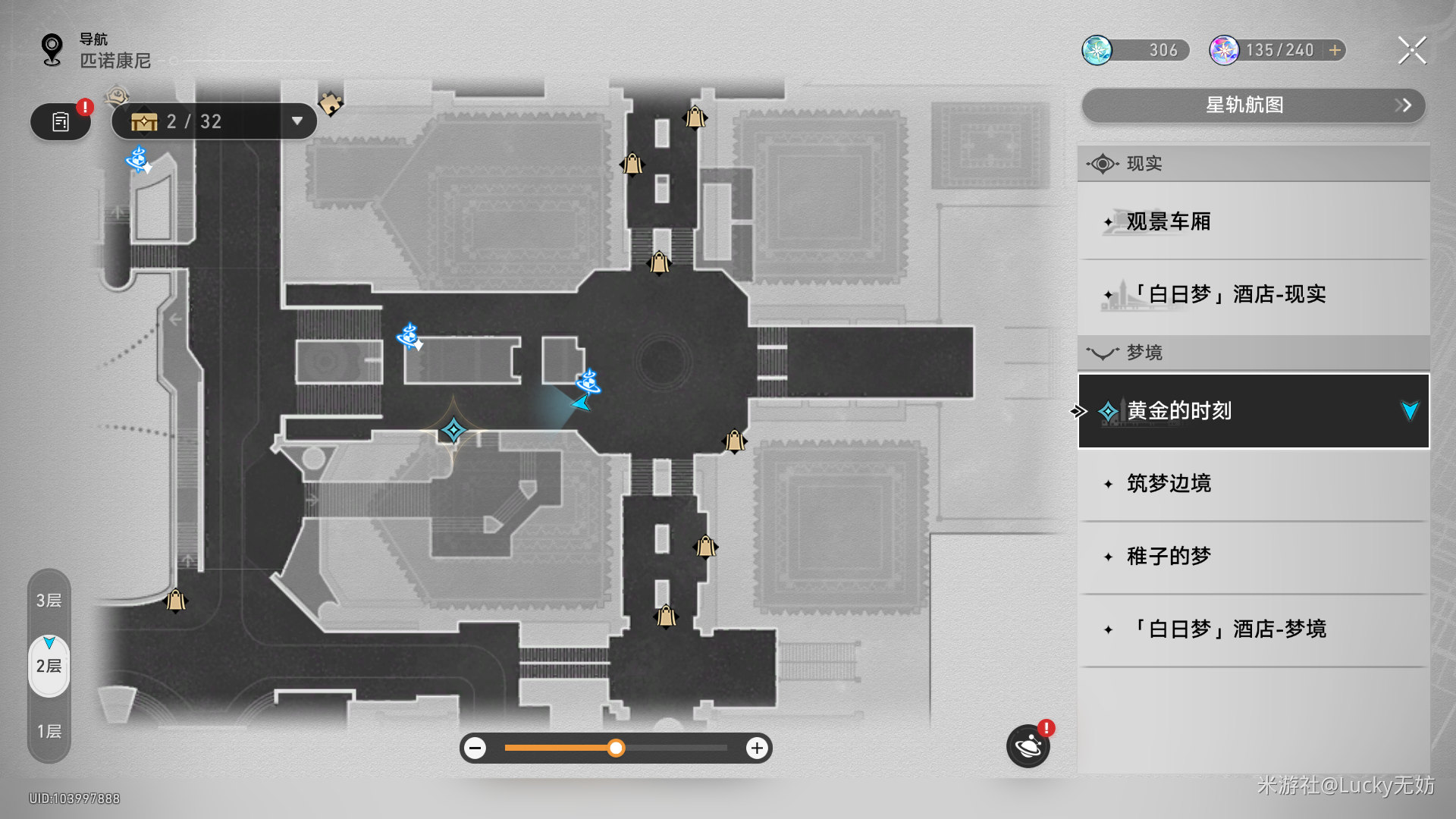Zoom out the map with minus button
Image resolution: width=1456 pixels, height=819 pixels.
tap(475, 748)
